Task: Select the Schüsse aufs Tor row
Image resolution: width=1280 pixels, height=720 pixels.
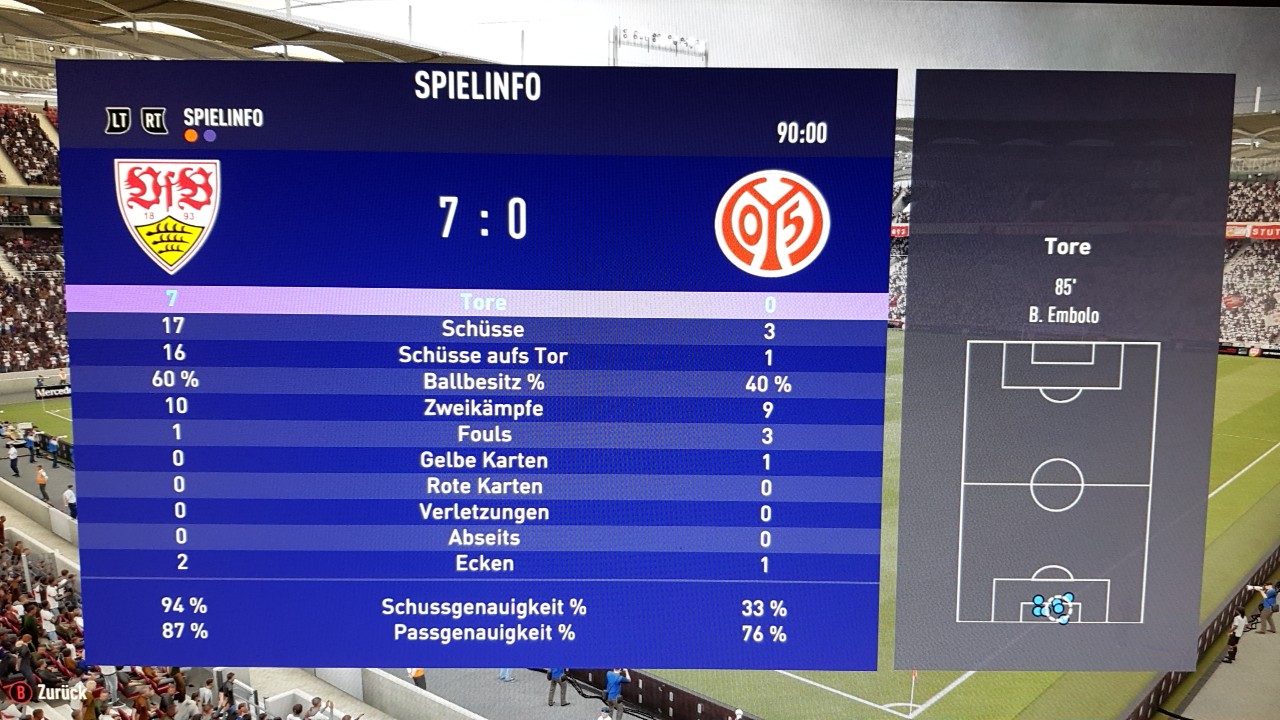Action: pos(483,356)
